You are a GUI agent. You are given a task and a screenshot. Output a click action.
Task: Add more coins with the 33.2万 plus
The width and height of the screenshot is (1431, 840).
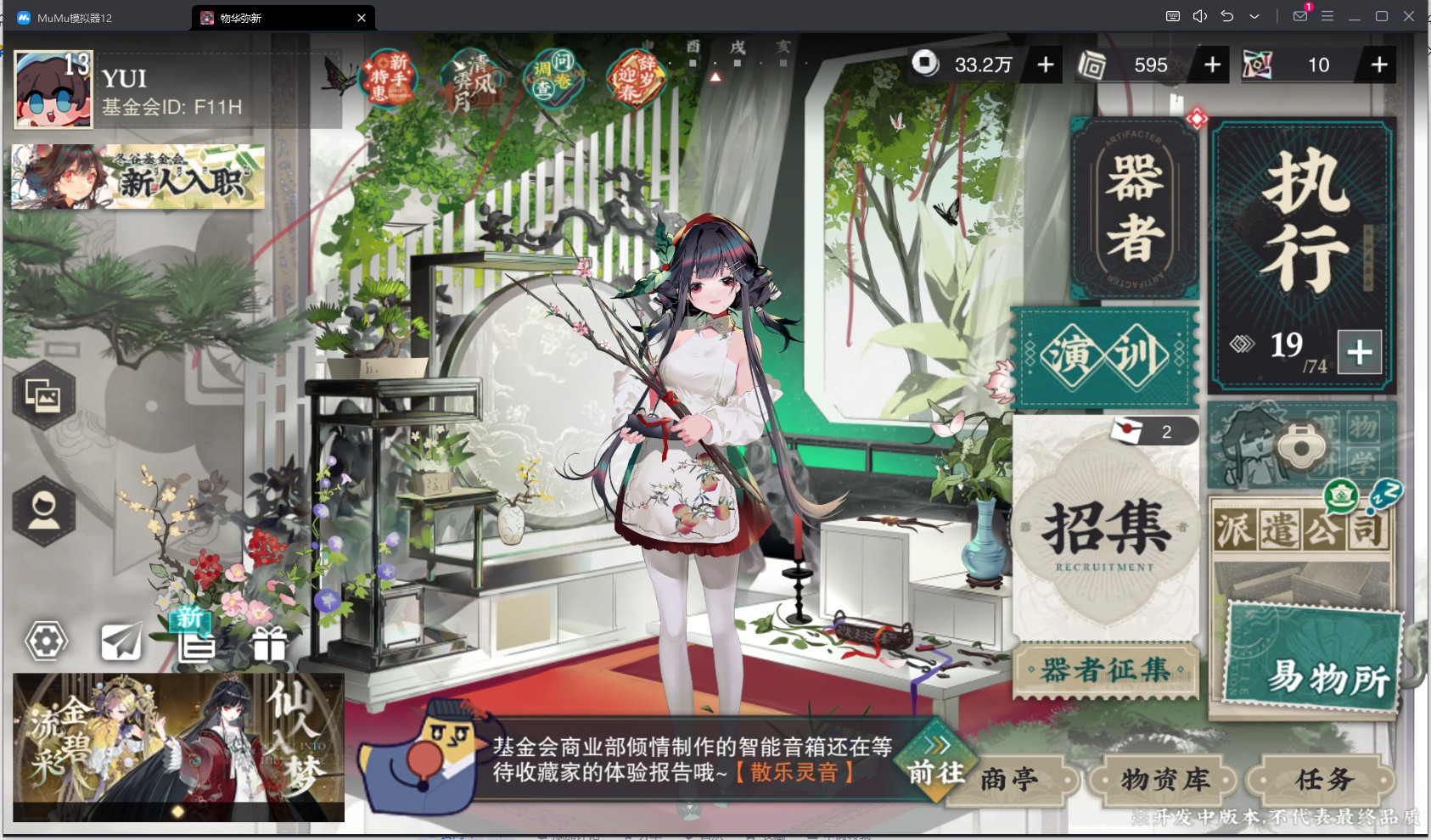(x=1046, y=64)
